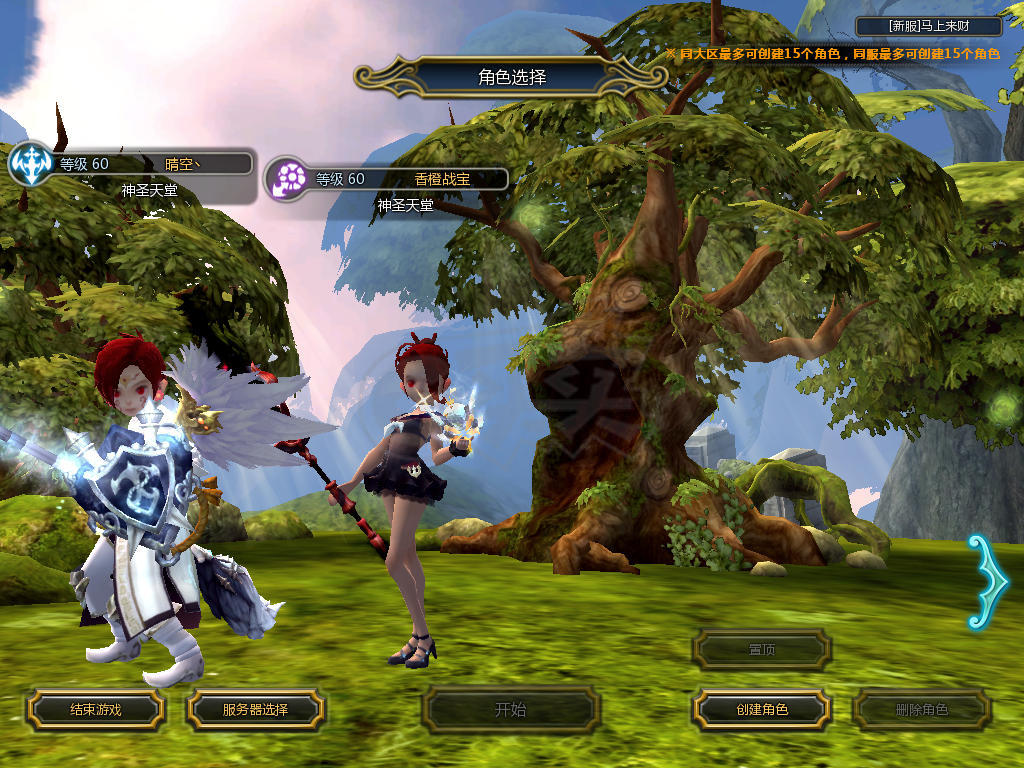Start the game with 开始 button
The image size is (1024, 768).
(x=510, y=710)
